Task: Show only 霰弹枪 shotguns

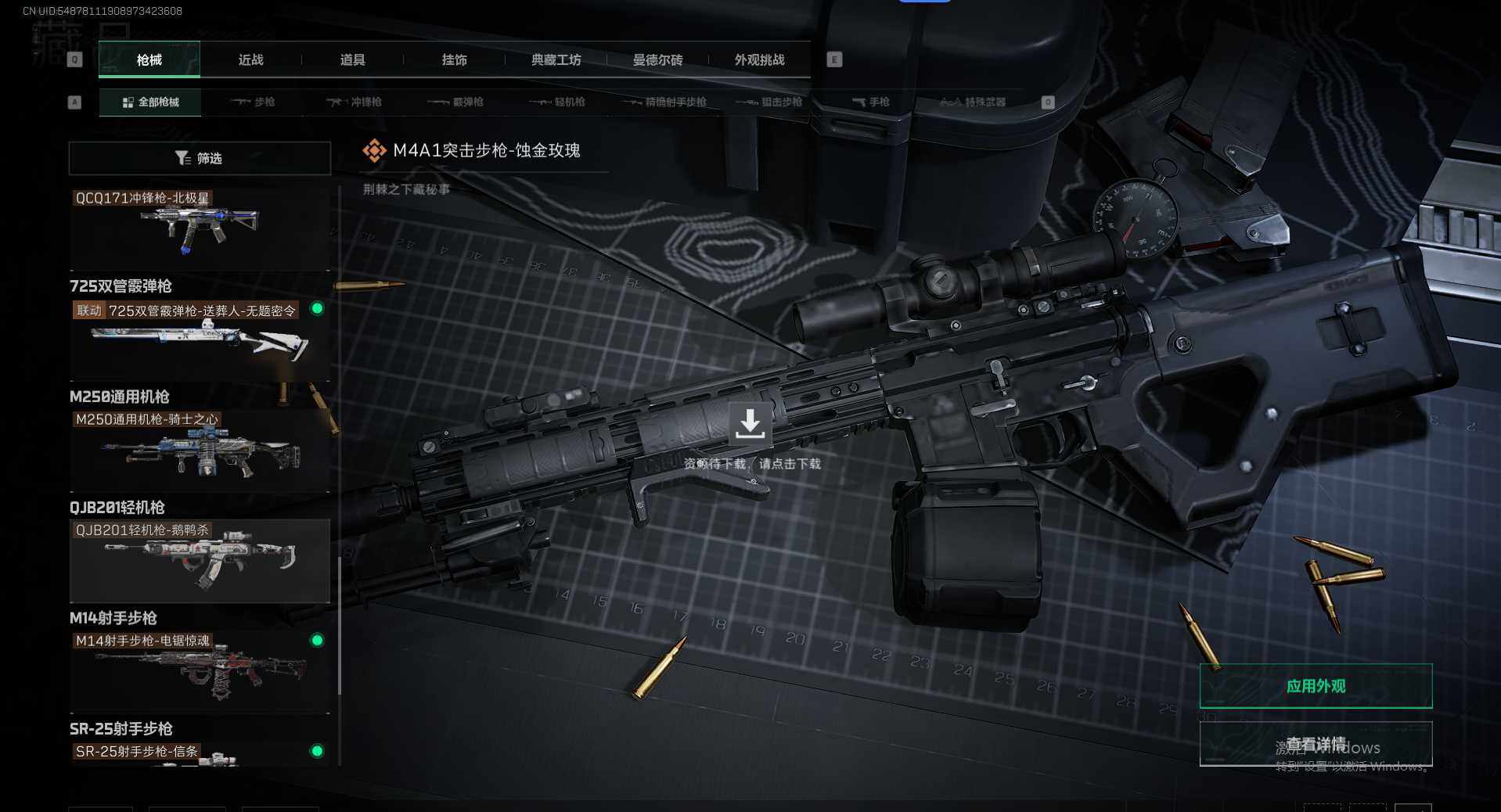Action: [x=455, y=102]
